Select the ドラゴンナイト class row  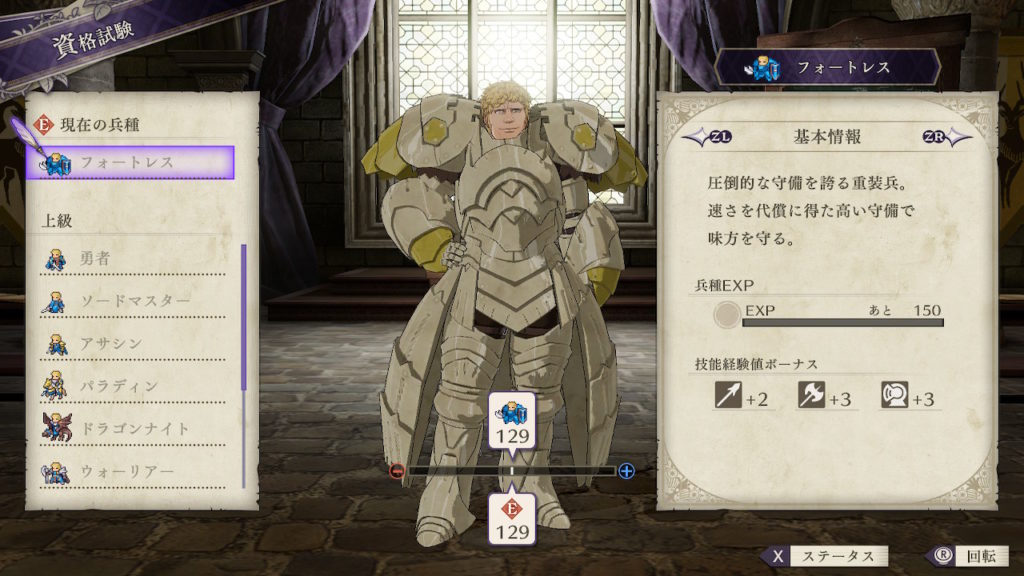coord(133,428)
